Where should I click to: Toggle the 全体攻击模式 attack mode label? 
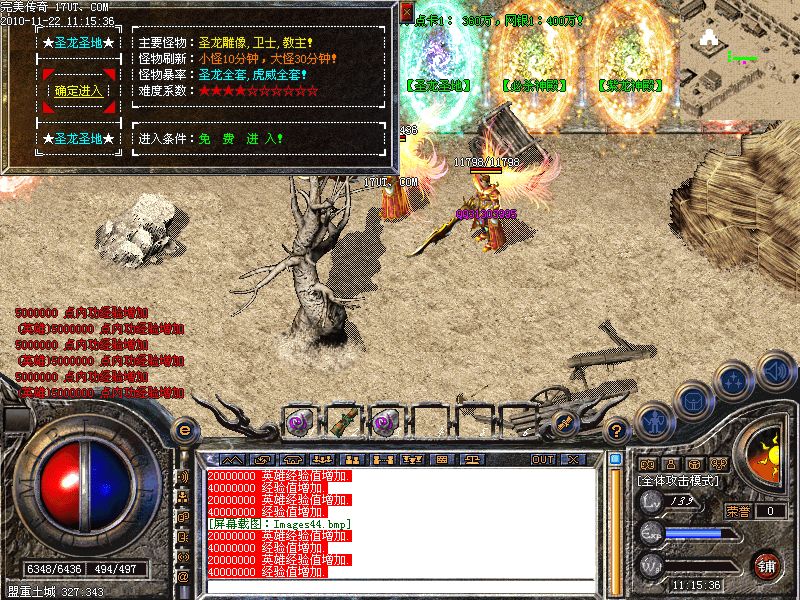click(679, 481)
